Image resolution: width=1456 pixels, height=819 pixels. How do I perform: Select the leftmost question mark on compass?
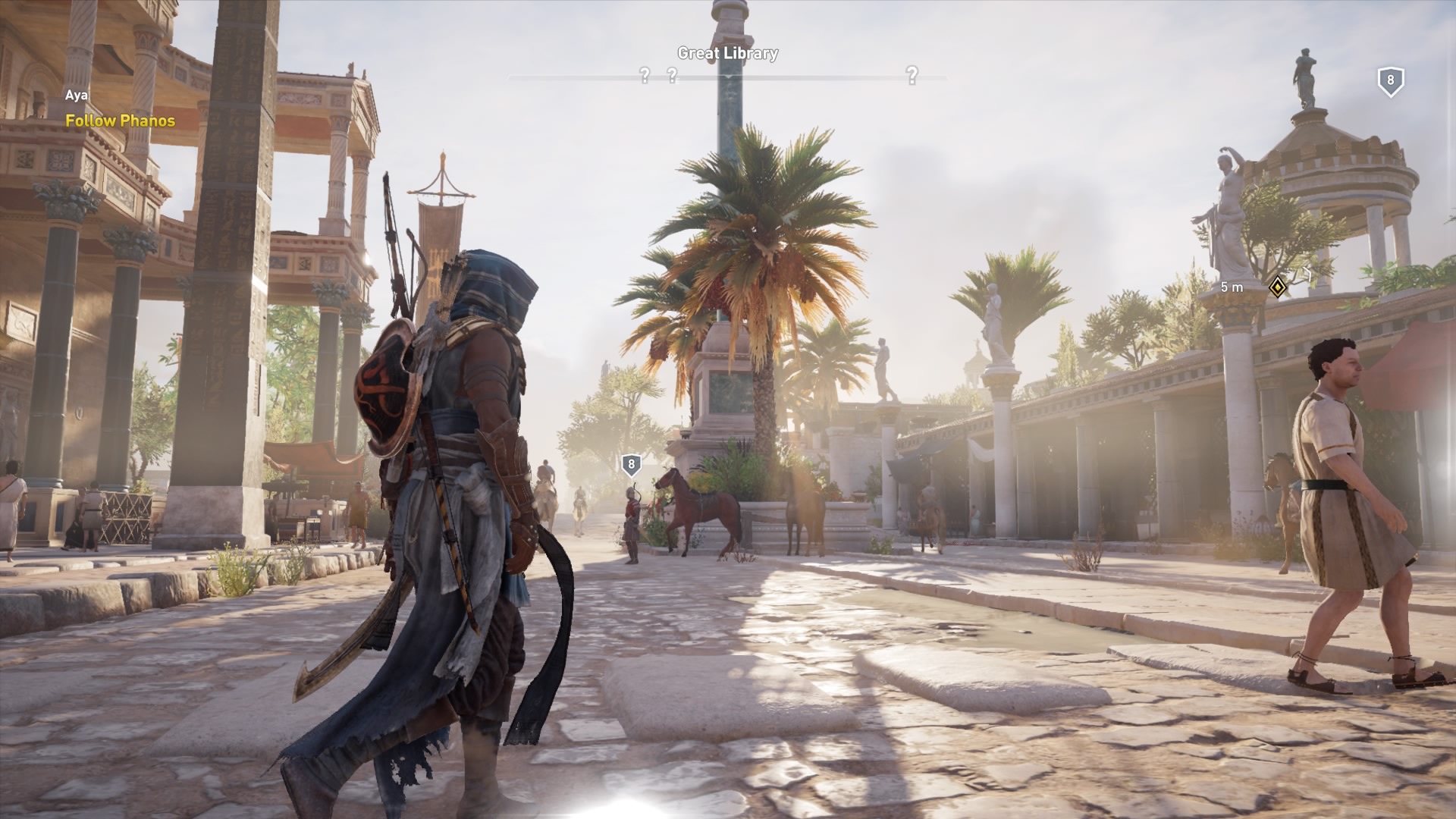[x=645, y=75]
